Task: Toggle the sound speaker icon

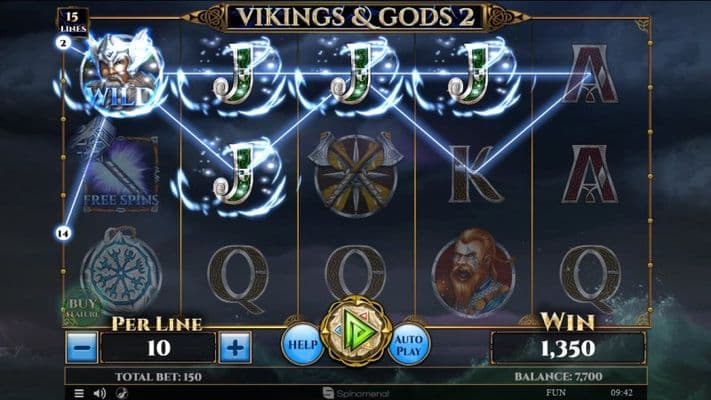Action: click(x=101, y=393)
